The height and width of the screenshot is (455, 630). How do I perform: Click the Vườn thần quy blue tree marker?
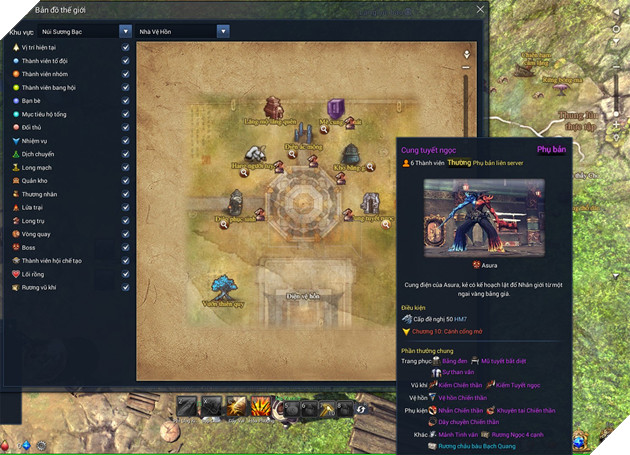[222, 287]
